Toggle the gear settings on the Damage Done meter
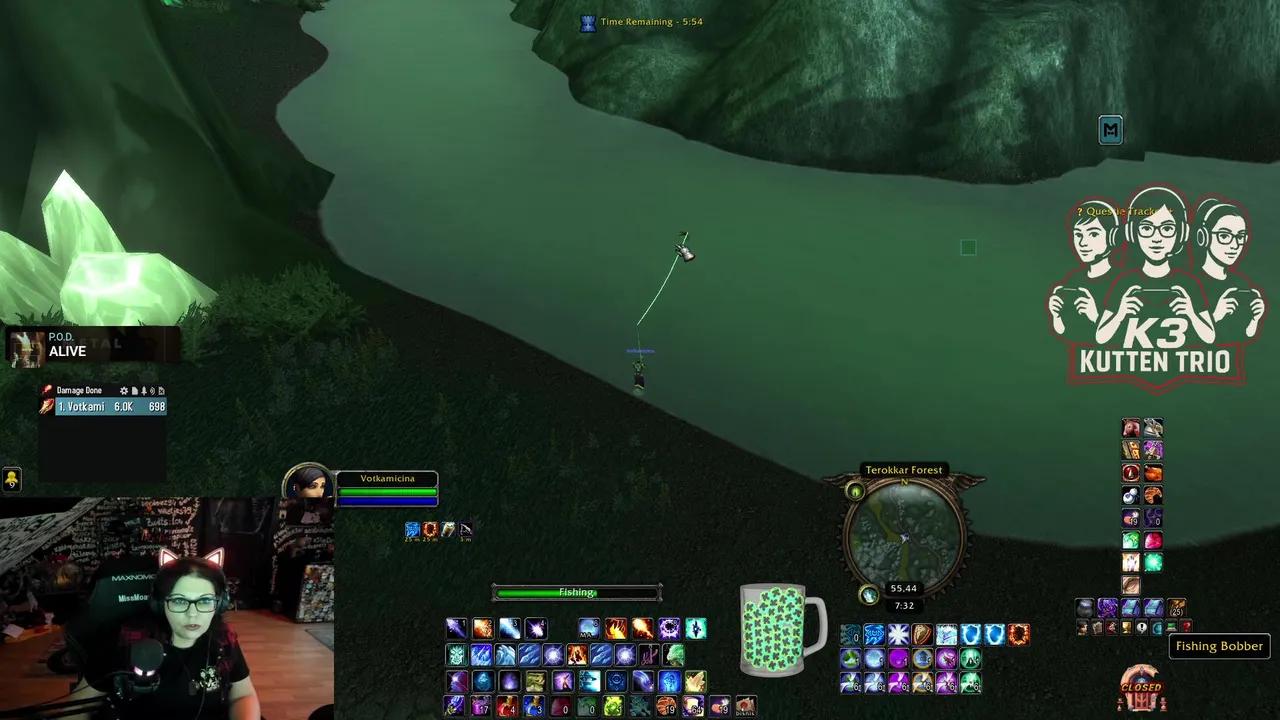Image resolution: width=1280 pixels, height=720 pixels. click(x=124, y=390)
